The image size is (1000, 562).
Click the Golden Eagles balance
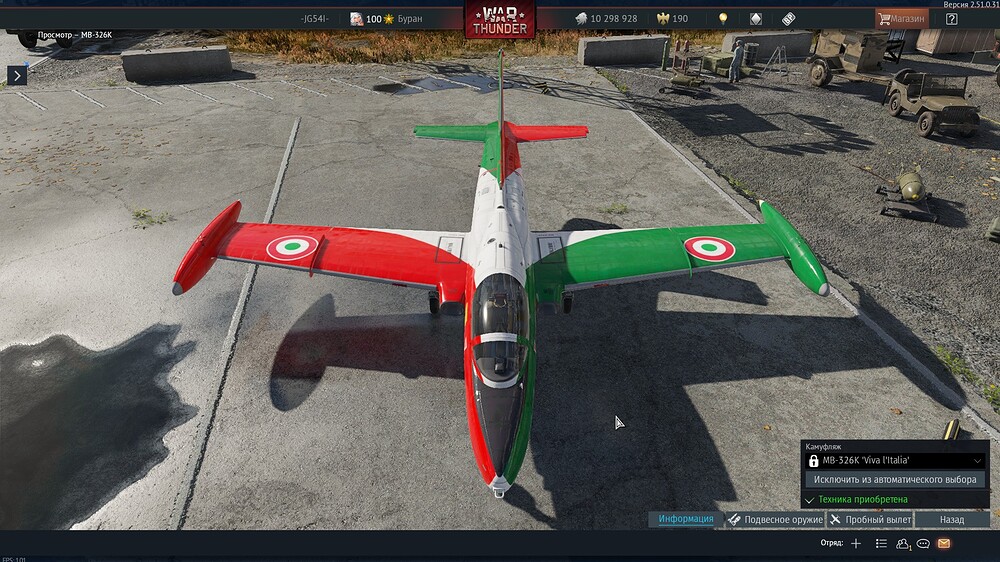tap(672, 19)
